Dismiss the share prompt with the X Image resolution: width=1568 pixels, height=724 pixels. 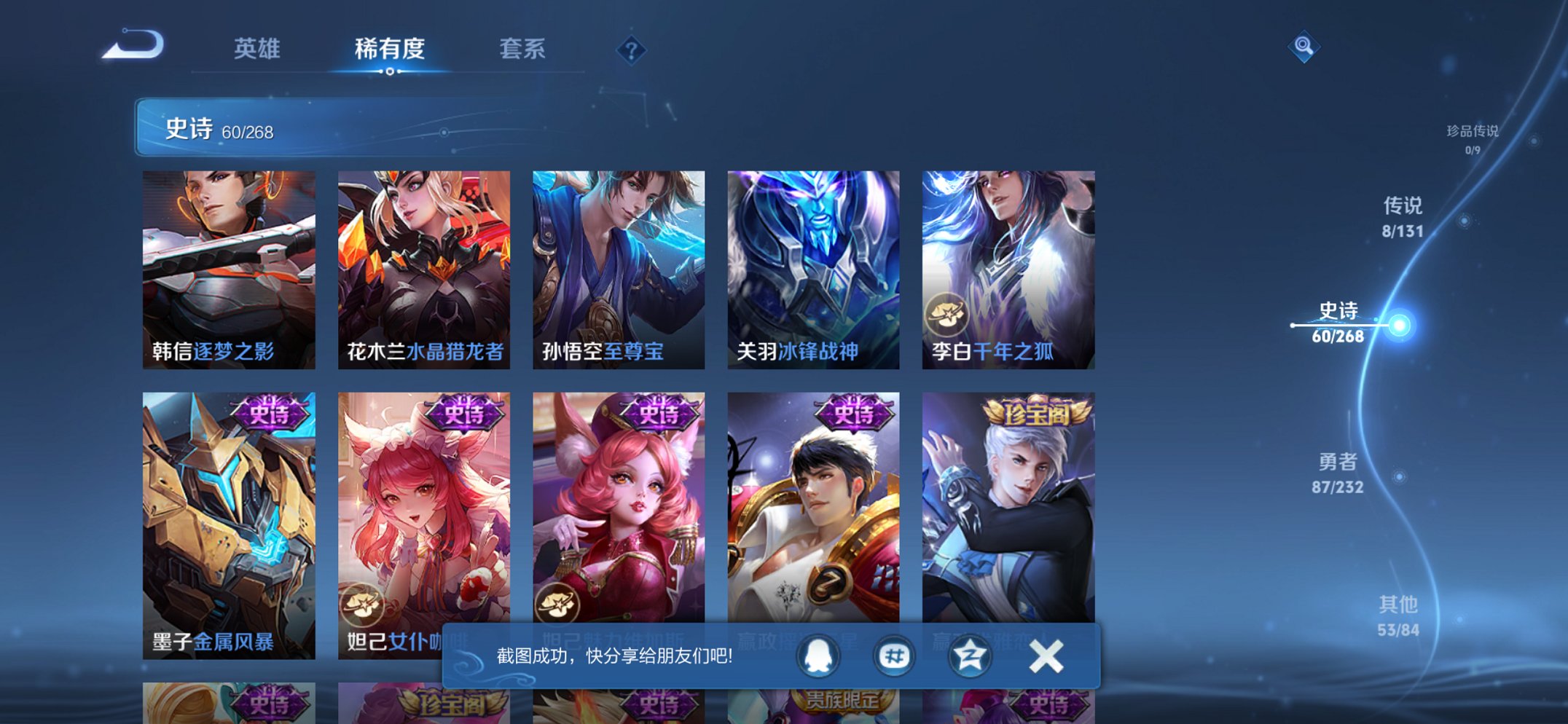tap(1043, 656)
